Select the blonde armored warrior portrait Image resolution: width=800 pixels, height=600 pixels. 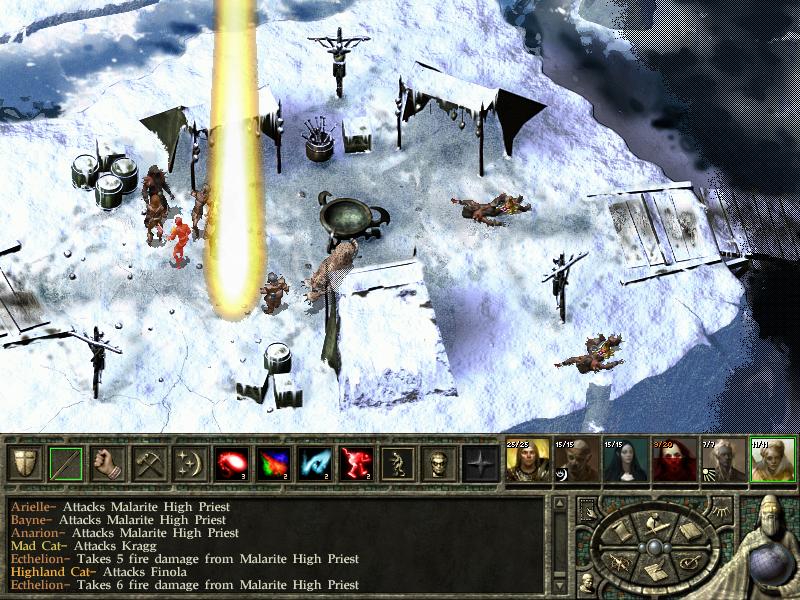(528, 461)
